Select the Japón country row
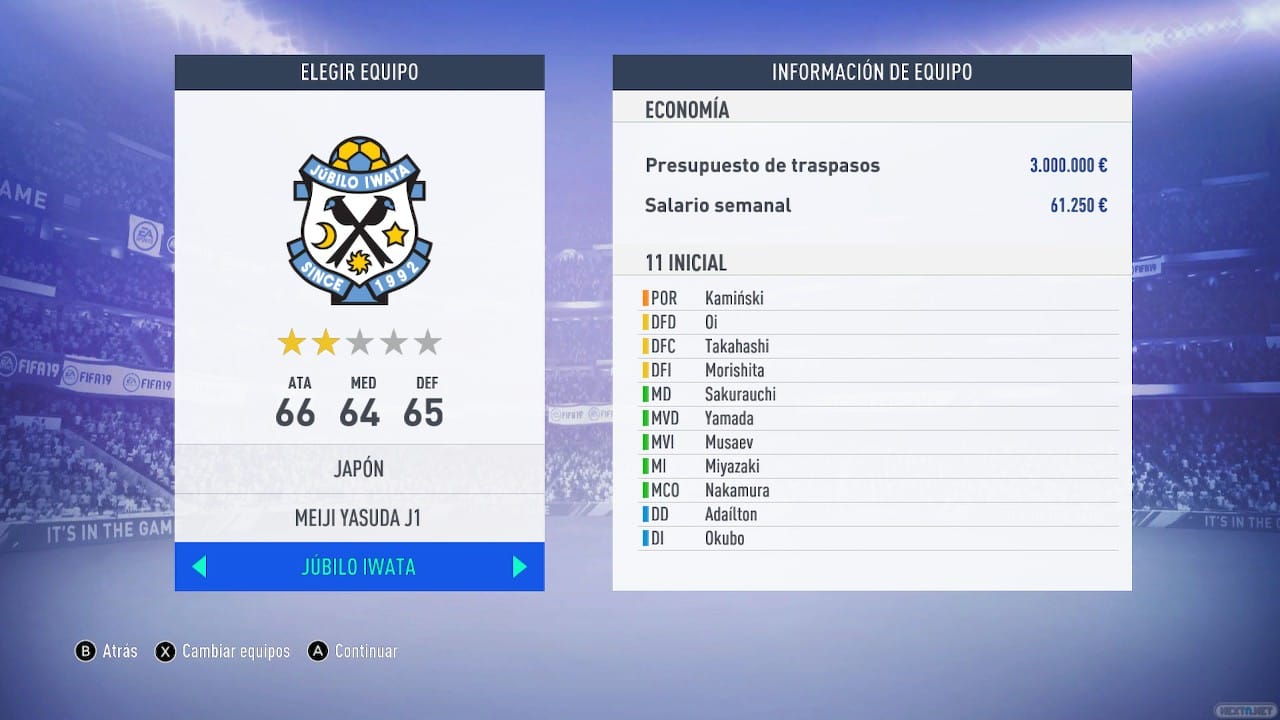This screenshot has width=1280, height=720. click(x=359, y=470)
